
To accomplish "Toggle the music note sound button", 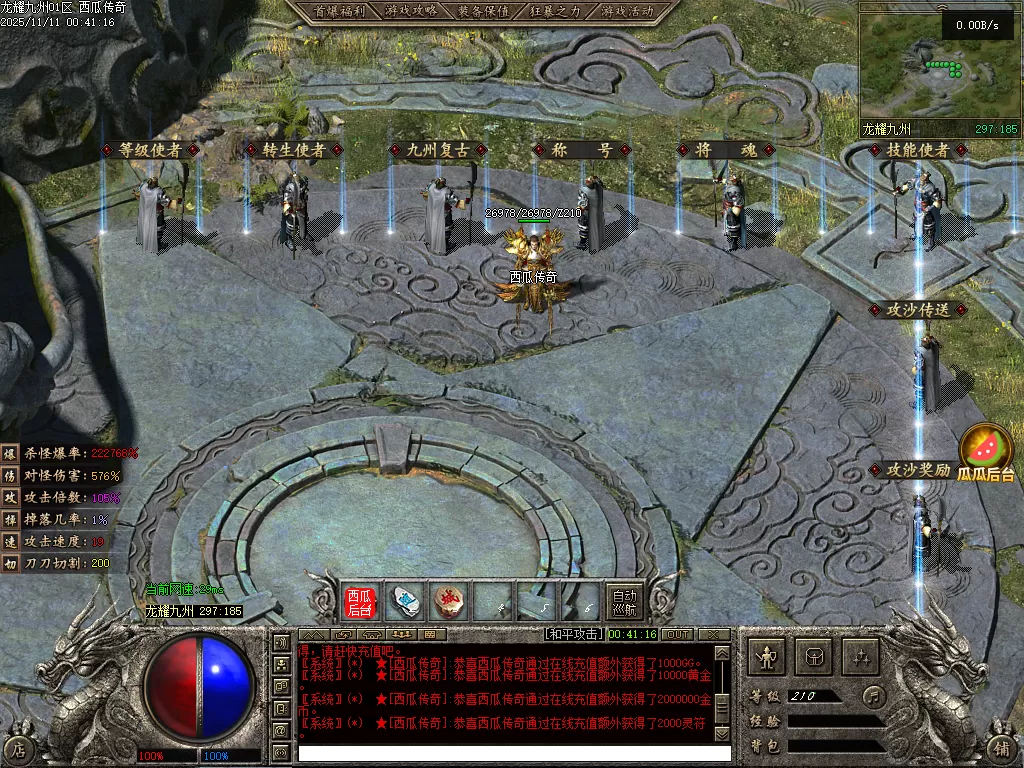I will pos(873,695).
